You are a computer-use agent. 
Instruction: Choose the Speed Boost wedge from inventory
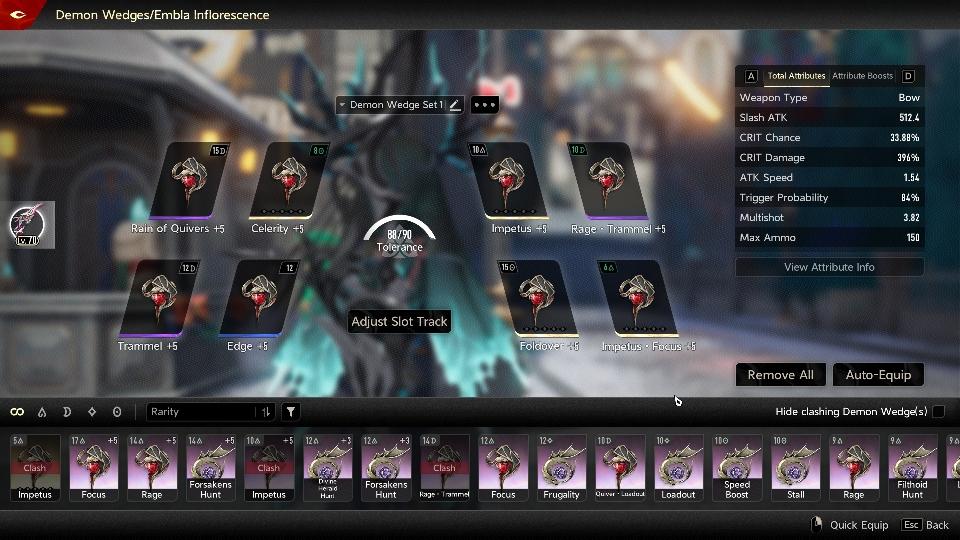737,467
